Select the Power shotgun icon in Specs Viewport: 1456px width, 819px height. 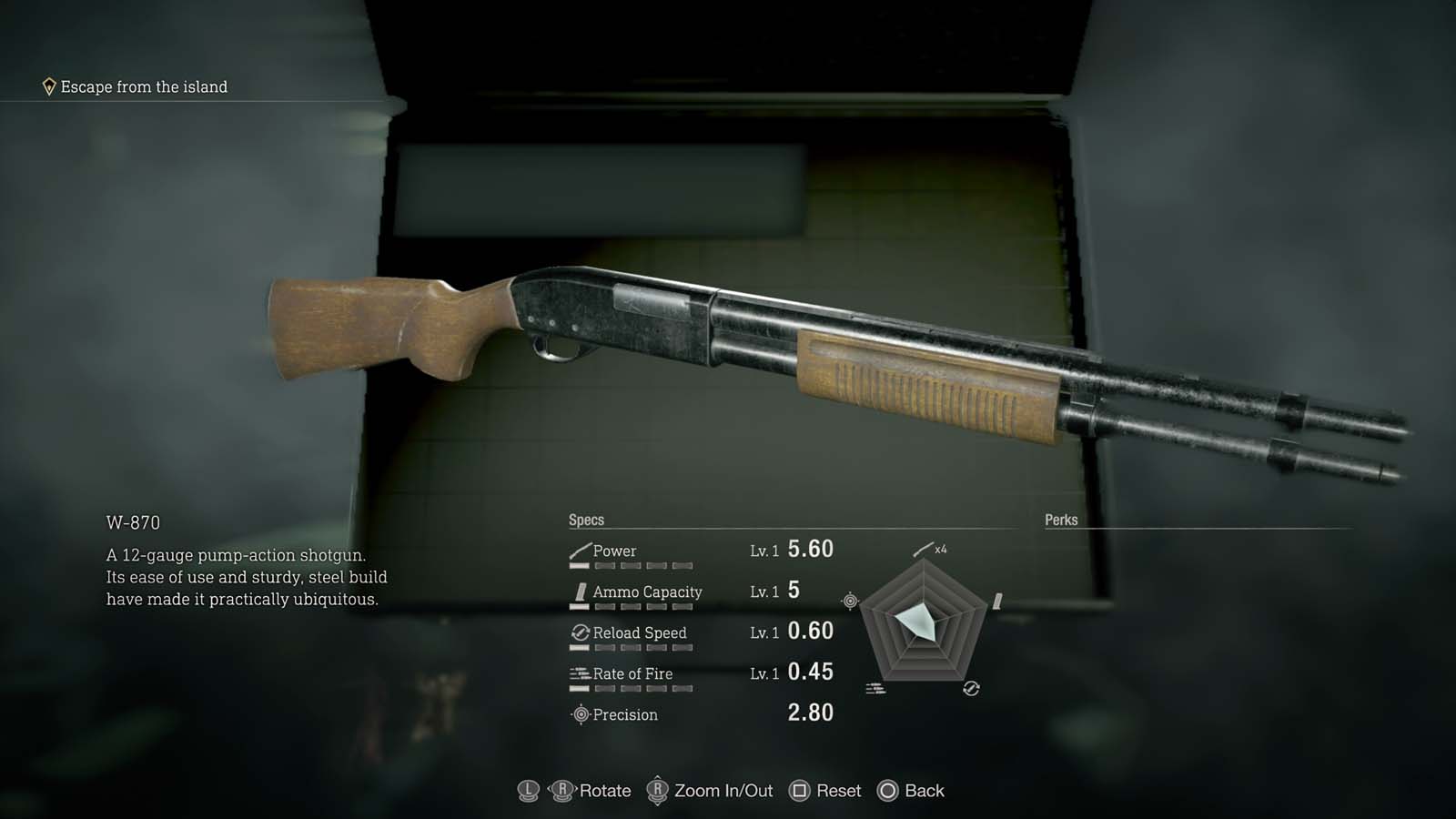(580, 550)
